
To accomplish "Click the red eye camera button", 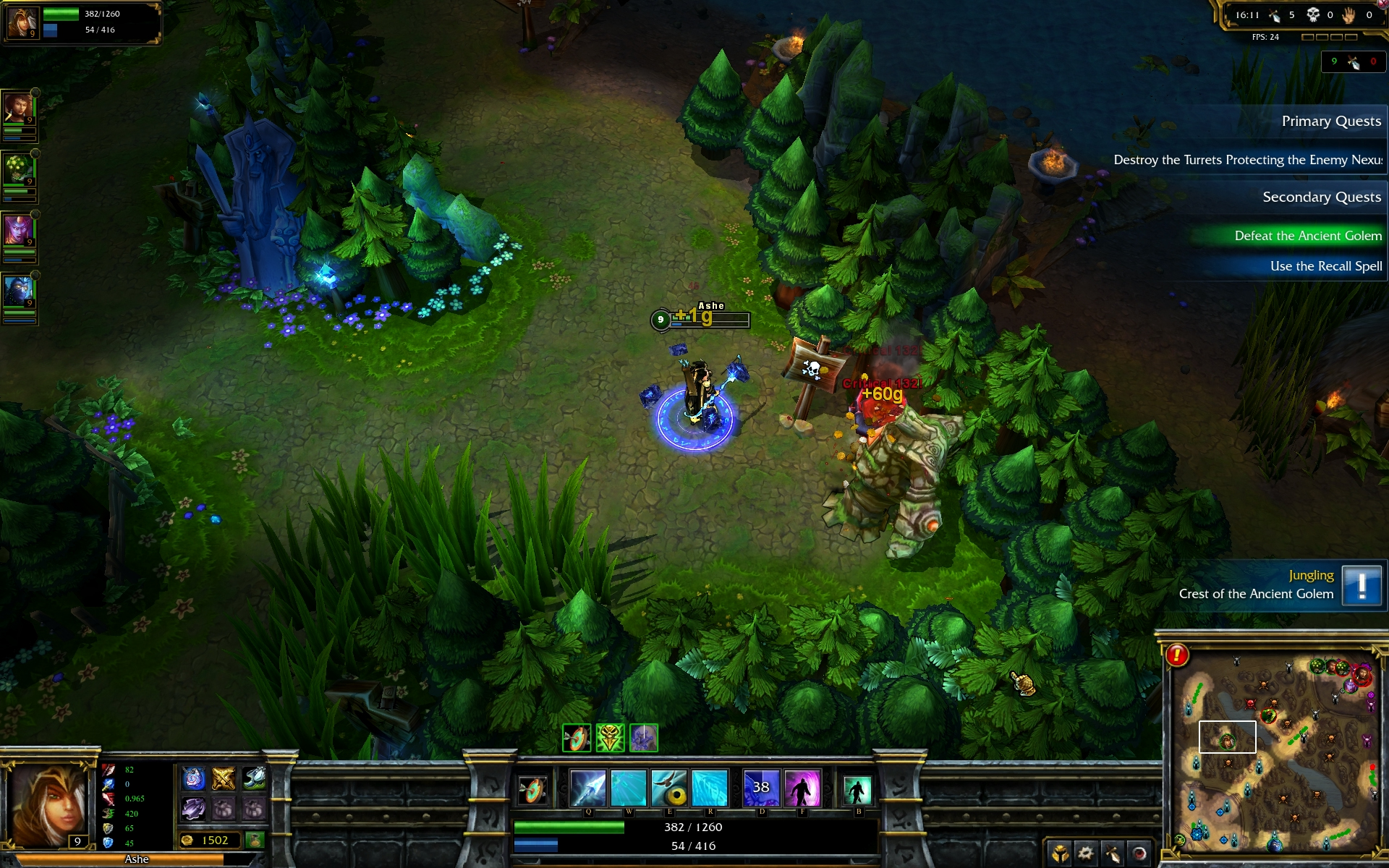I will coord(1139,854).
